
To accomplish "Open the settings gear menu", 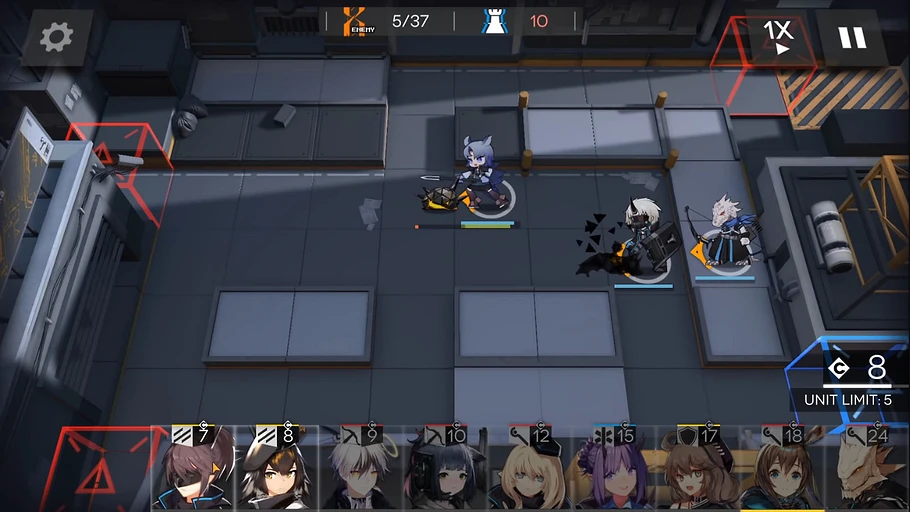I will point(56,38).
